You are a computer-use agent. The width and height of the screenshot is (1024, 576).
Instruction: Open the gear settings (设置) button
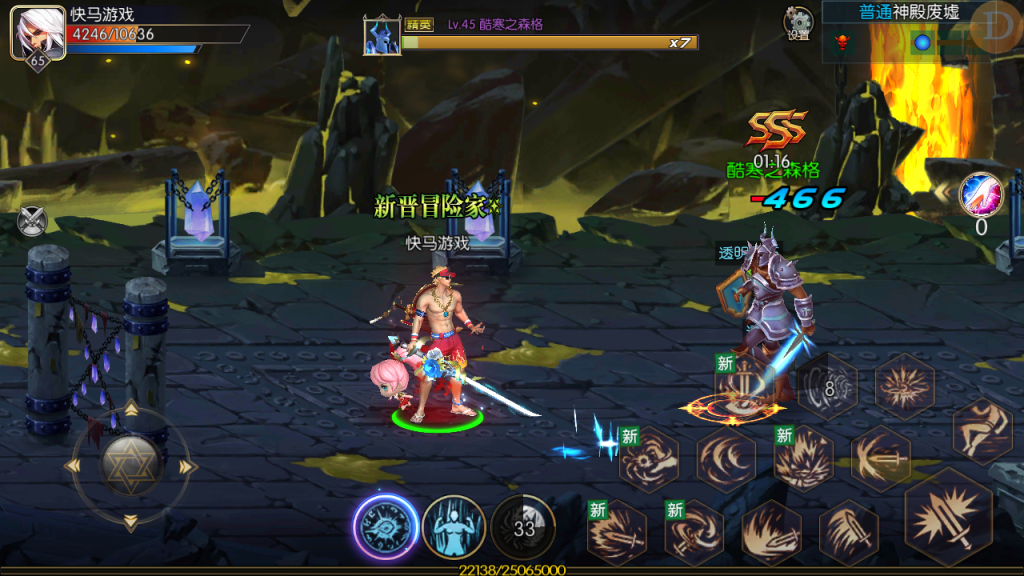click(798, 24)
